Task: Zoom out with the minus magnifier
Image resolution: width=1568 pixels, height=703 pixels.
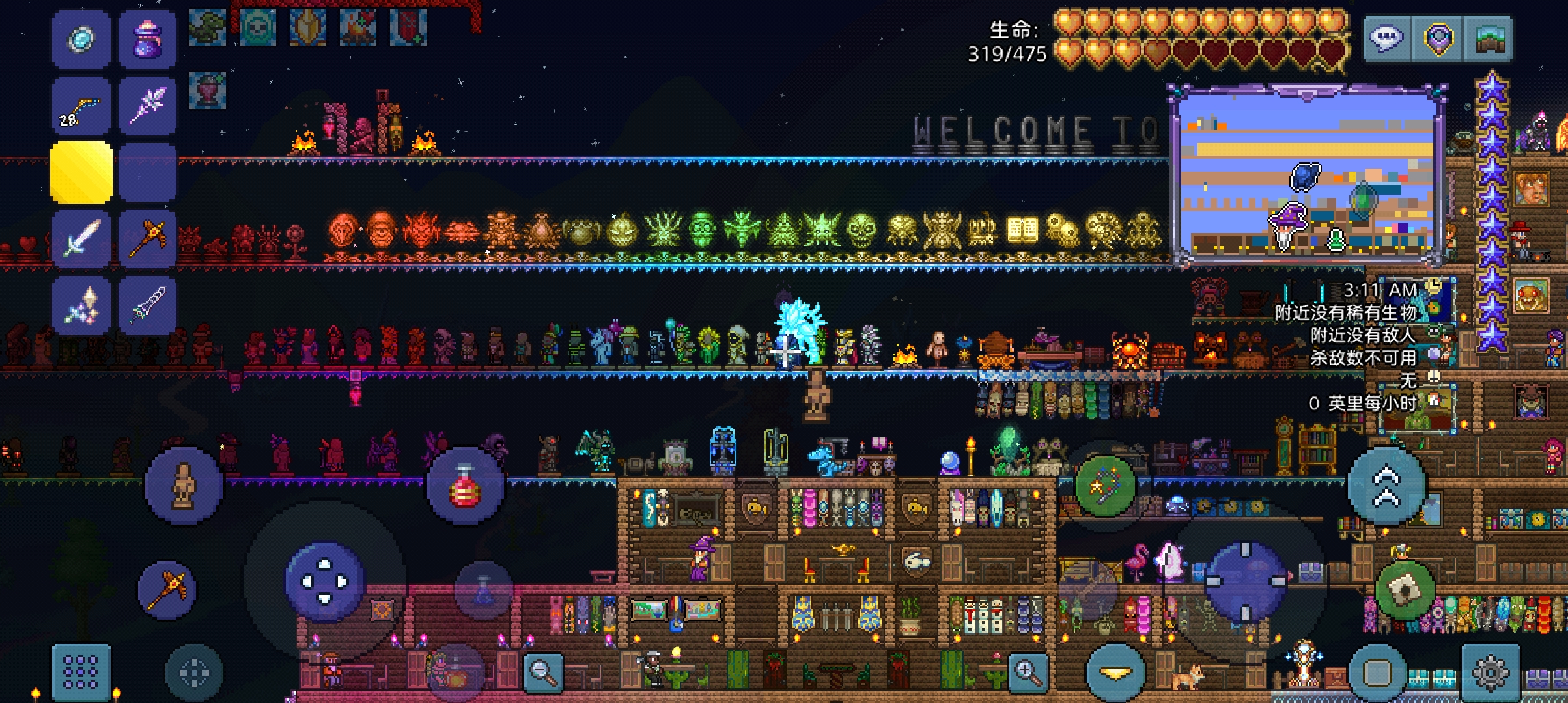Action: [x=542, y=671]
